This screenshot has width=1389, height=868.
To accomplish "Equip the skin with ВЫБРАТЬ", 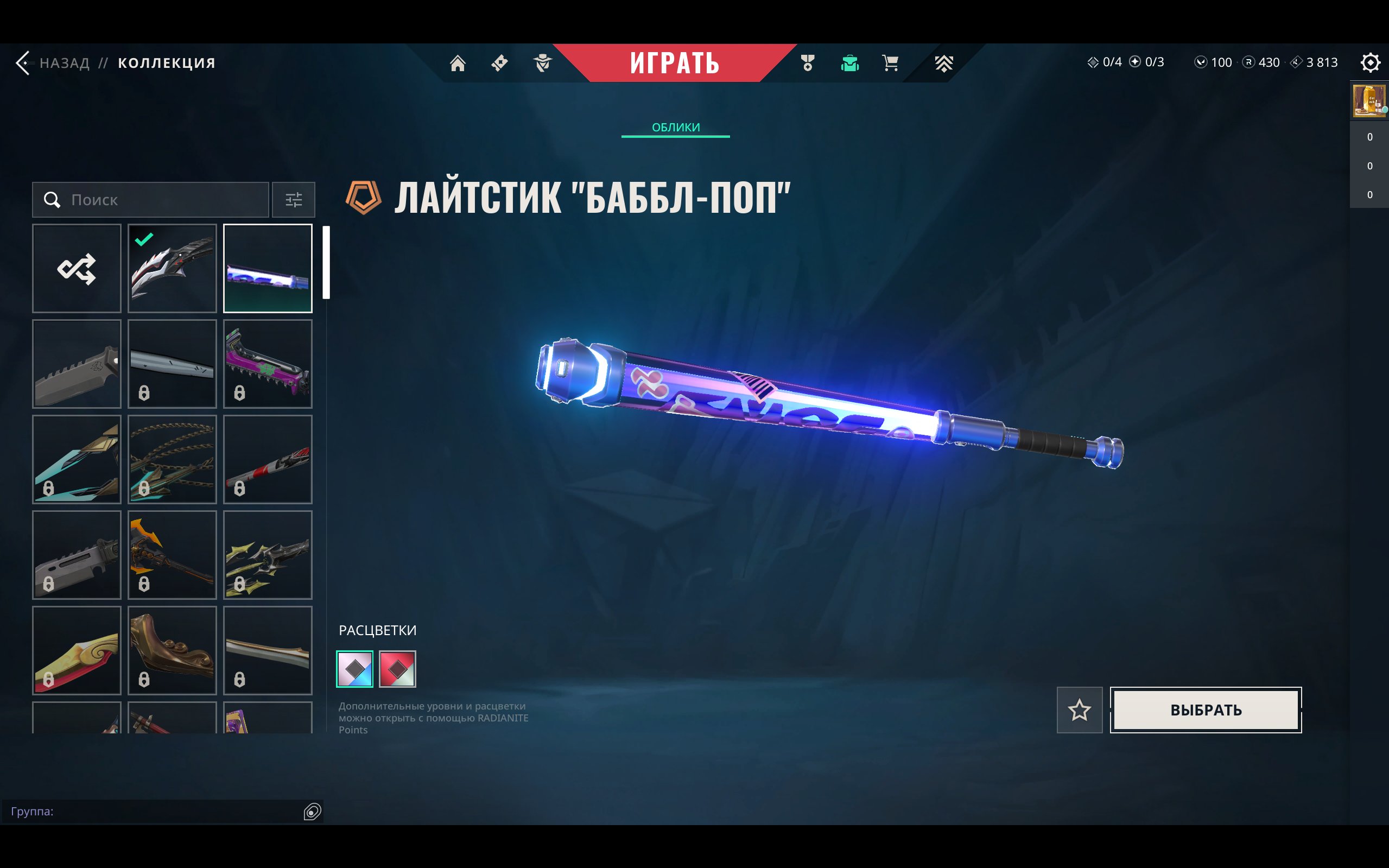I will (x=1206, y=710).
